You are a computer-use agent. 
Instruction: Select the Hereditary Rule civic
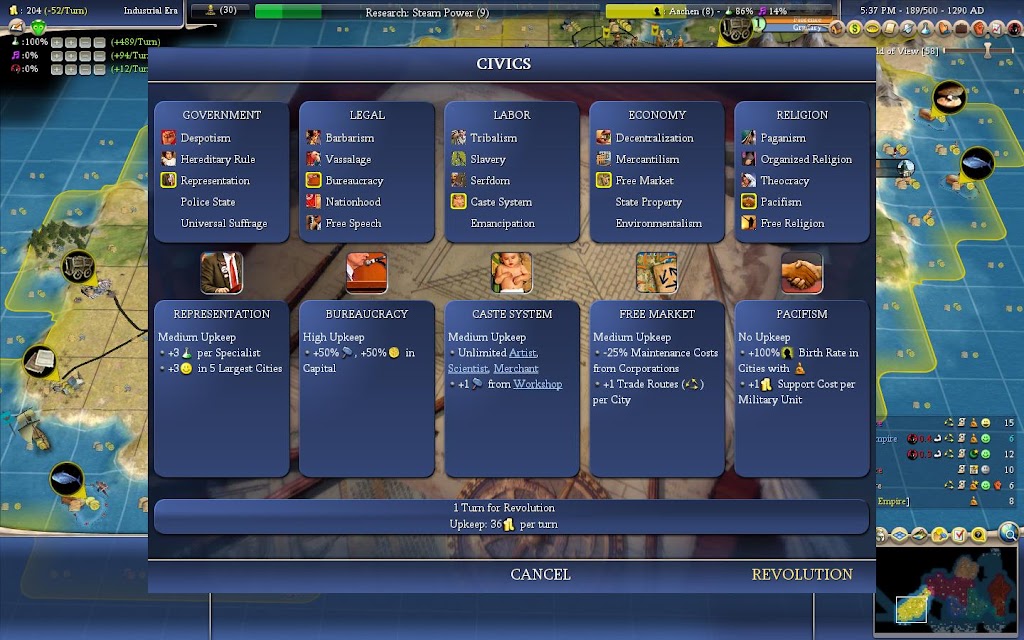pos(217,159)
